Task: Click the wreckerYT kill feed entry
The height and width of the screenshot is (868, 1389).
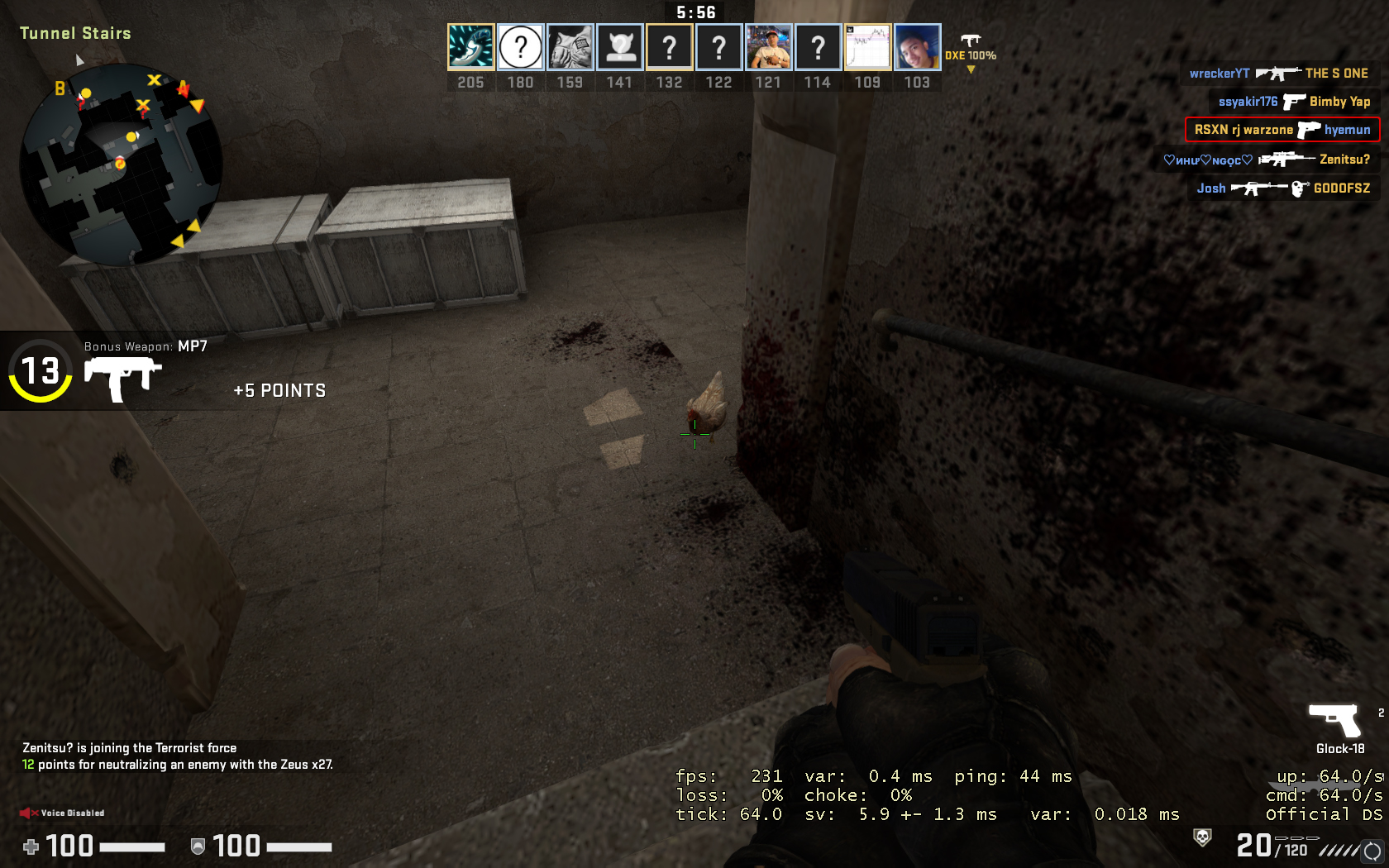Action: point(1278,74)
